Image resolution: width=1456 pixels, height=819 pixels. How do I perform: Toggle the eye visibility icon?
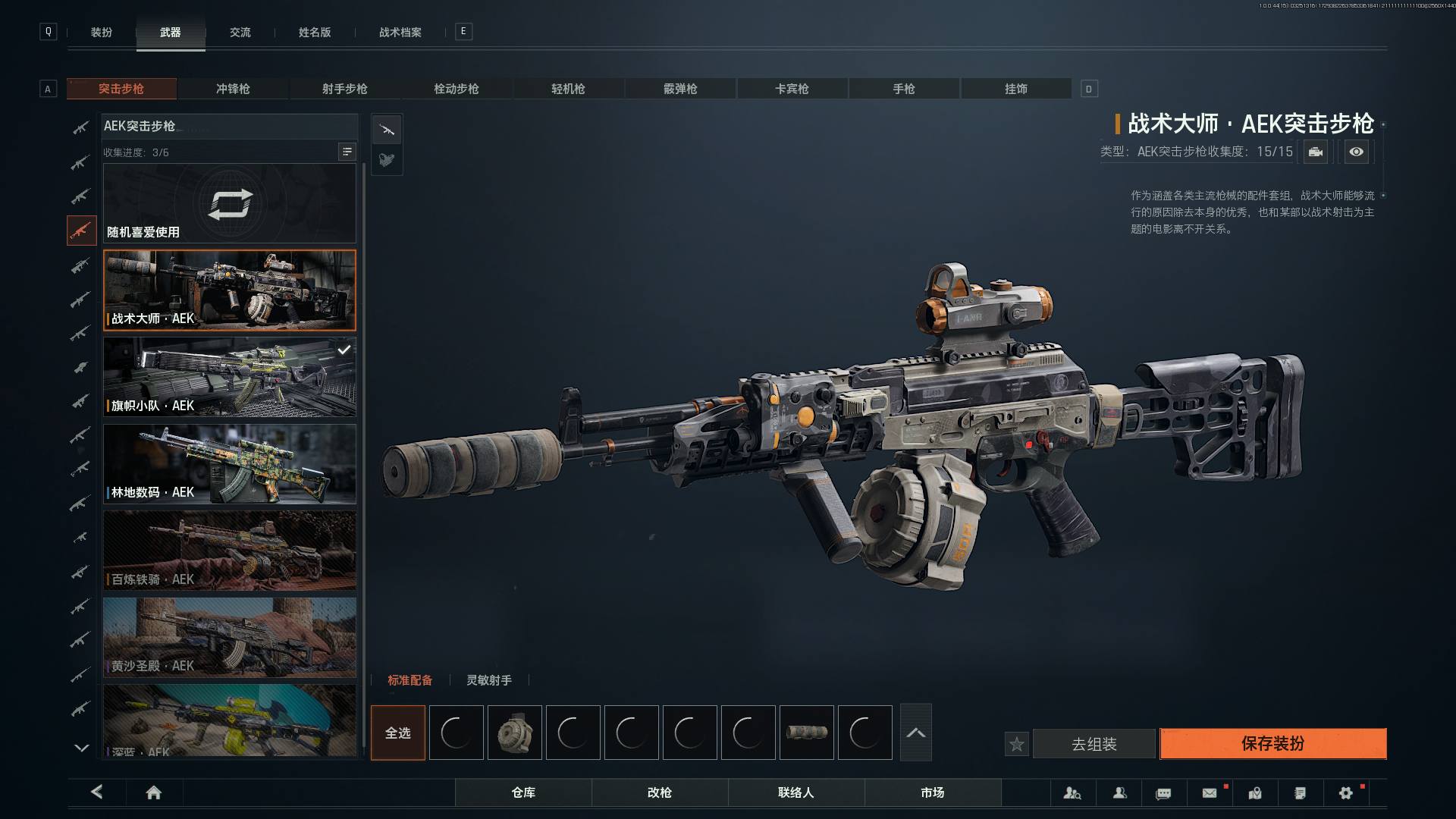coord(1356,152)
